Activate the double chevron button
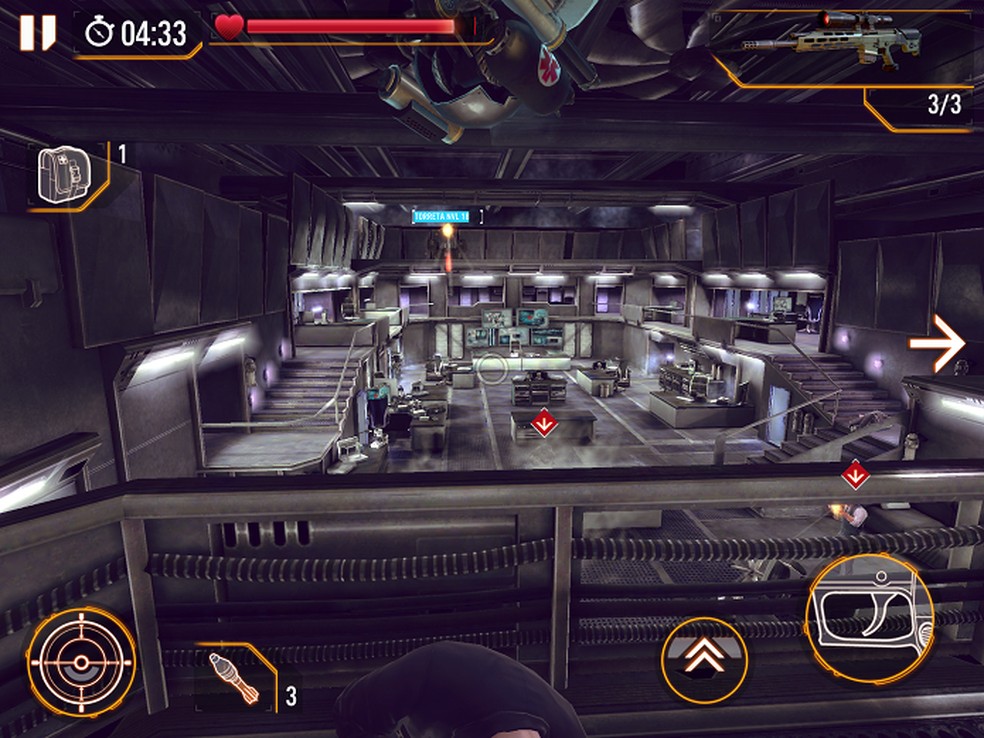The image size is (984, 738). click(704, 658)
